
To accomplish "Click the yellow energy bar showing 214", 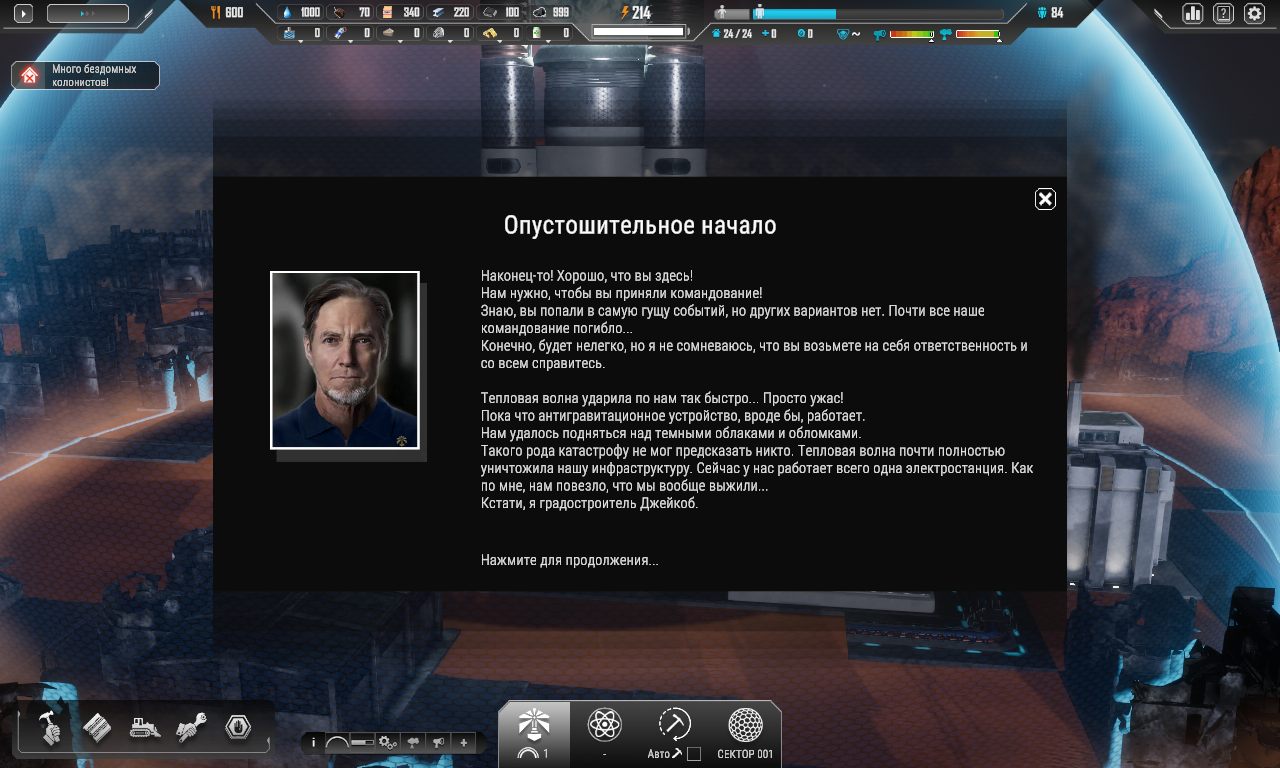I will (x=637, y=14).
